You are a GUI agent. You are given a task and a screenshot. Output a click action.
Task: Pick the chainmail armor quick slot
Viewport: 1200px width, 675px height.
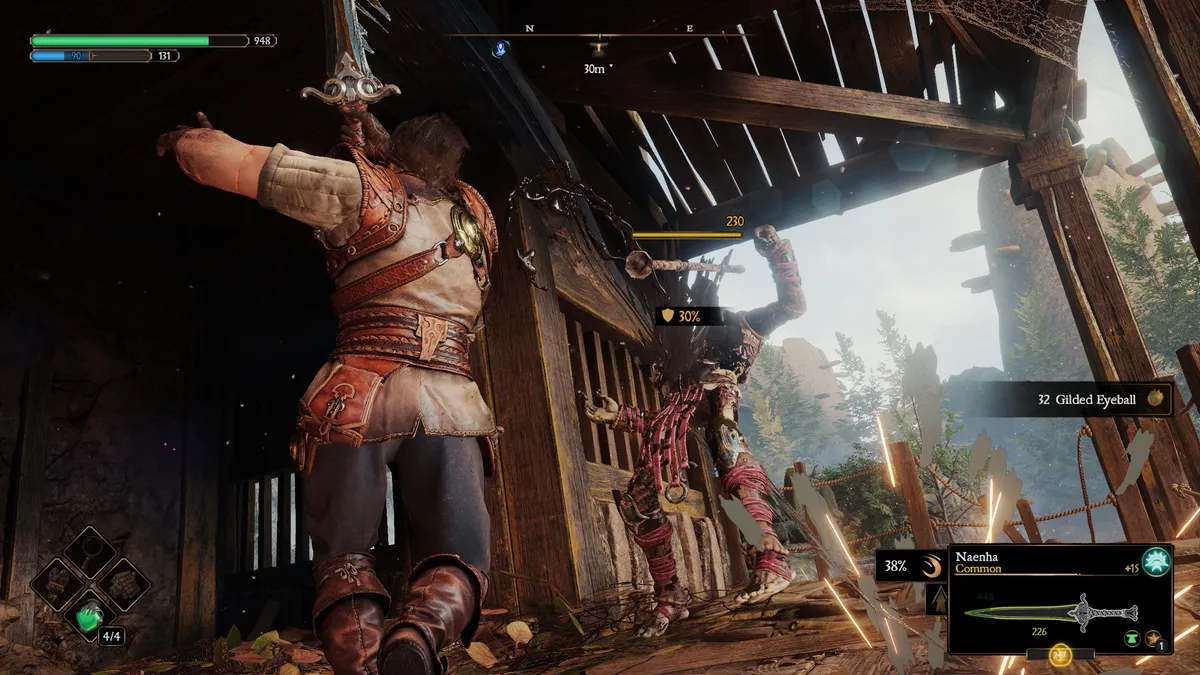point(127,583)
